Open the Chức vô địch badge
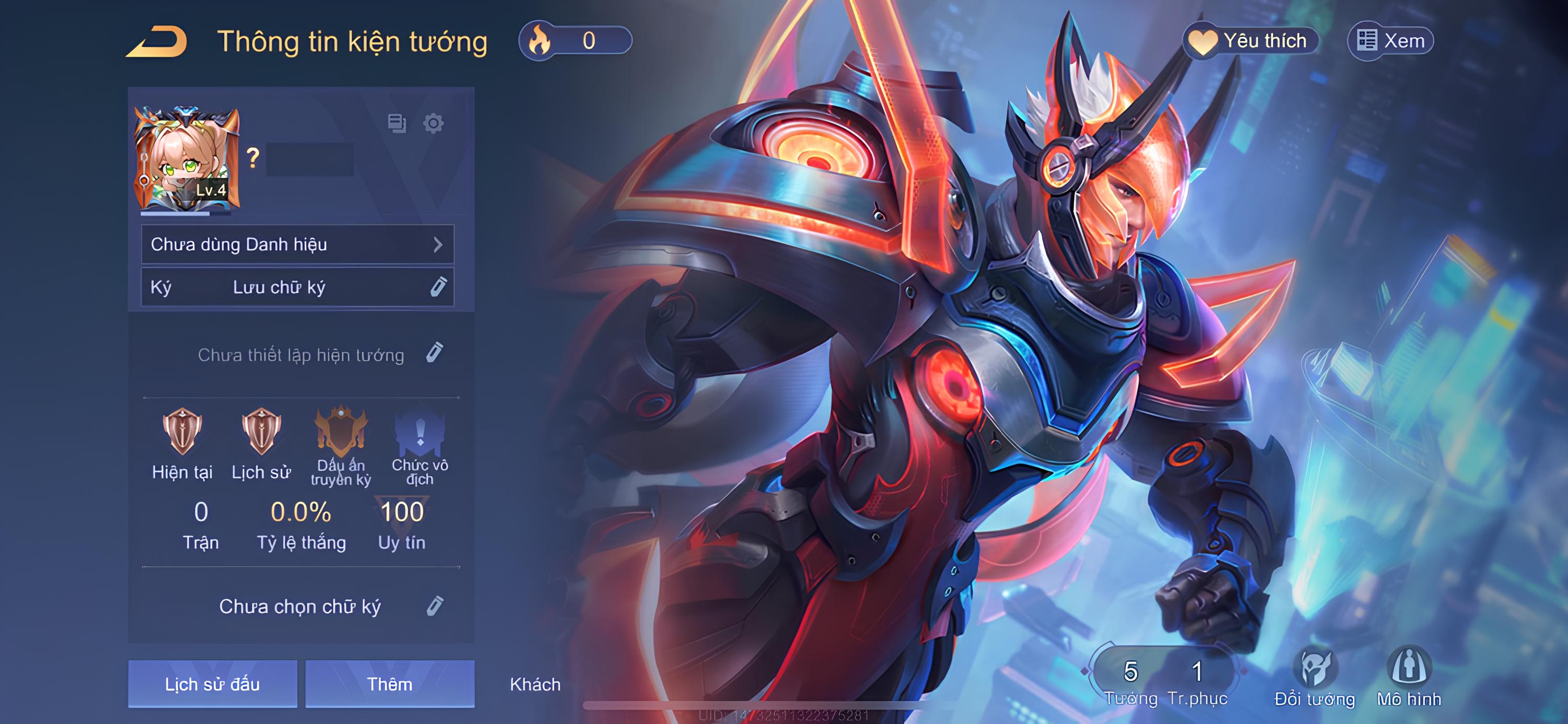1568x724 pixels. coord(420,433)
